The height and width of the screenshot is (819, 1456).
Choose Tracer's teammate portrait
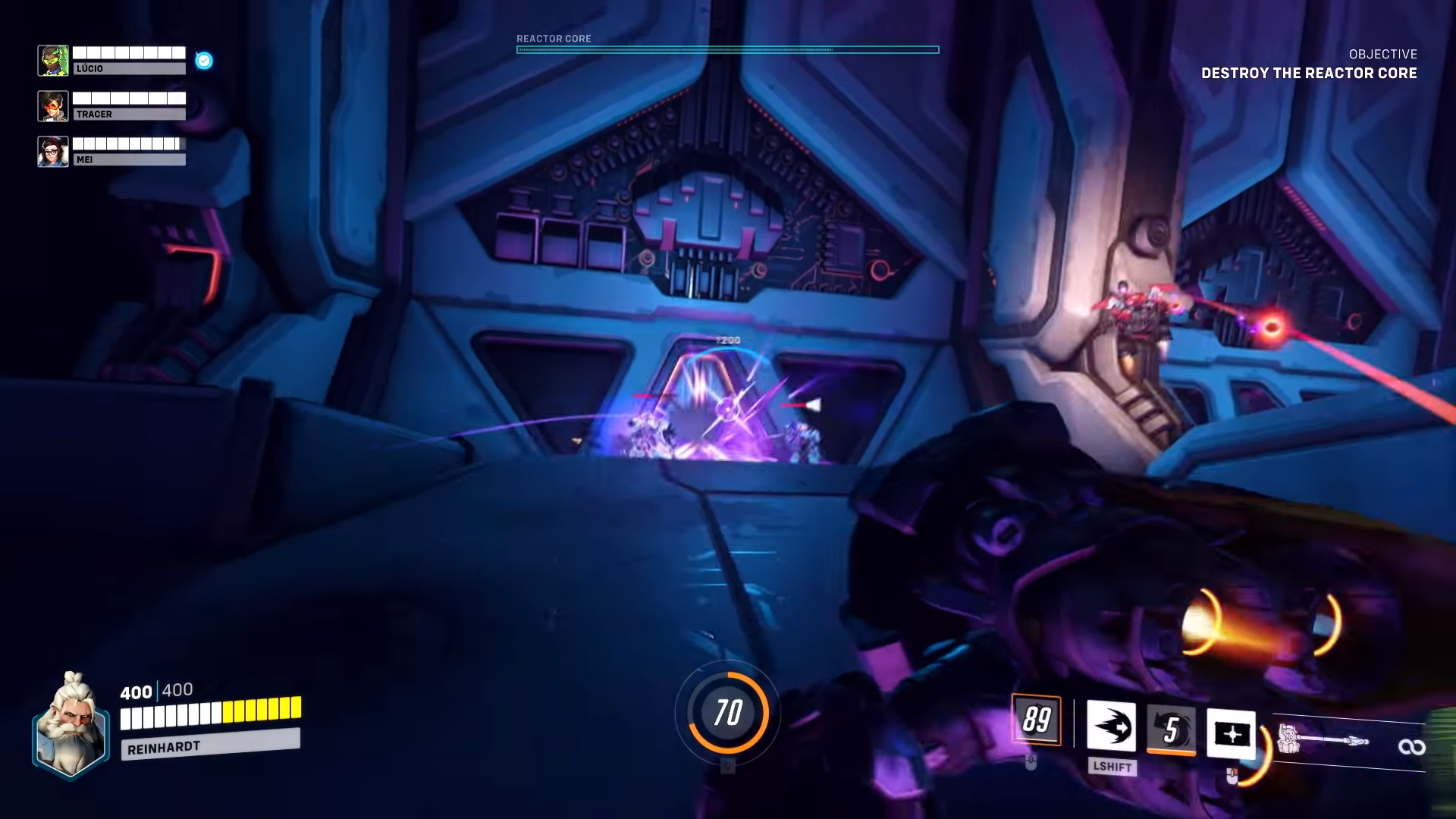(53, 106)
